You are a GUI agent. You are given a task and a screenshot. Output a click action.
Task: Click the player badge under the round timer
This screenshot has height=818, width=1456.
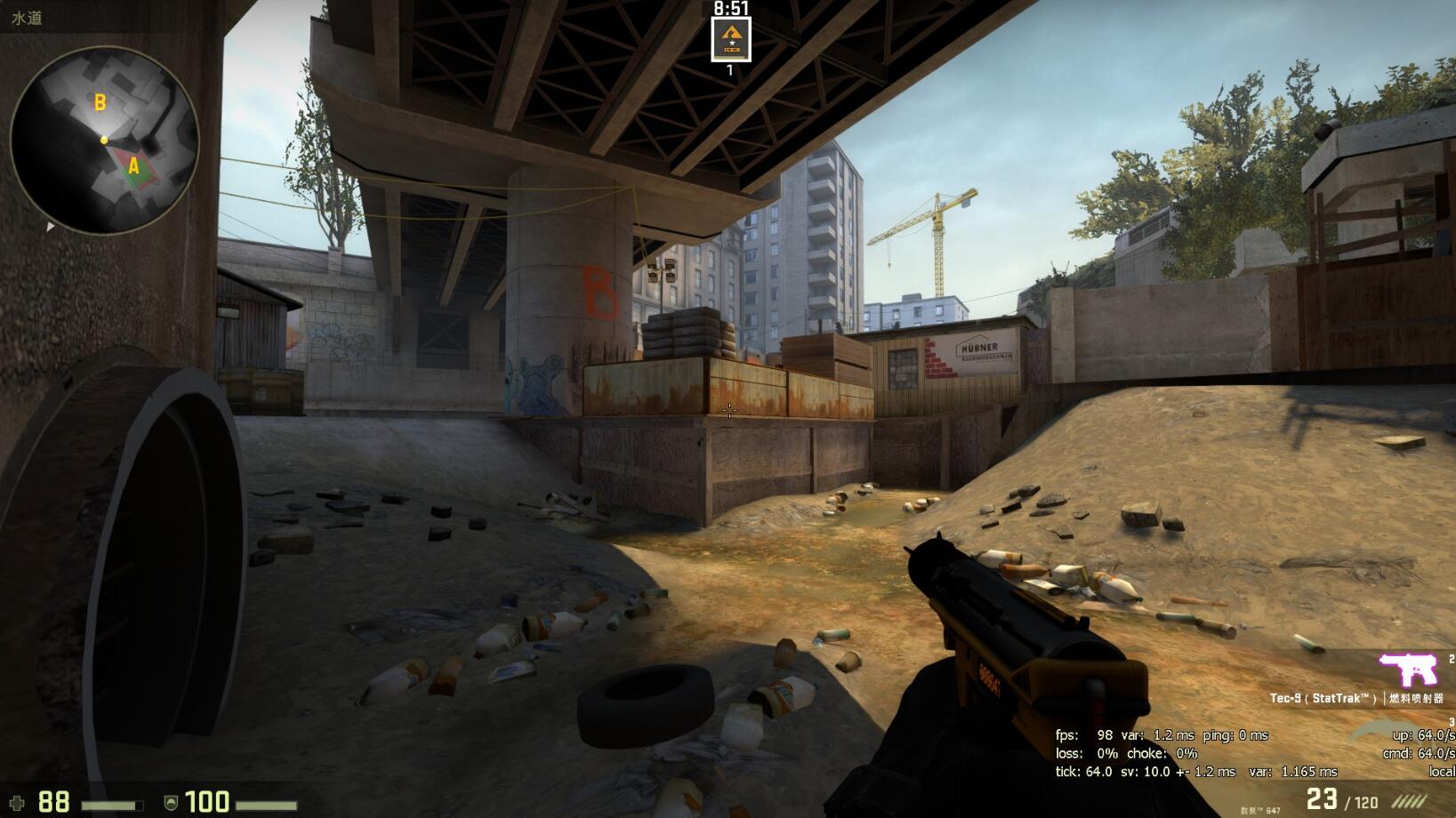pos(731,39)
